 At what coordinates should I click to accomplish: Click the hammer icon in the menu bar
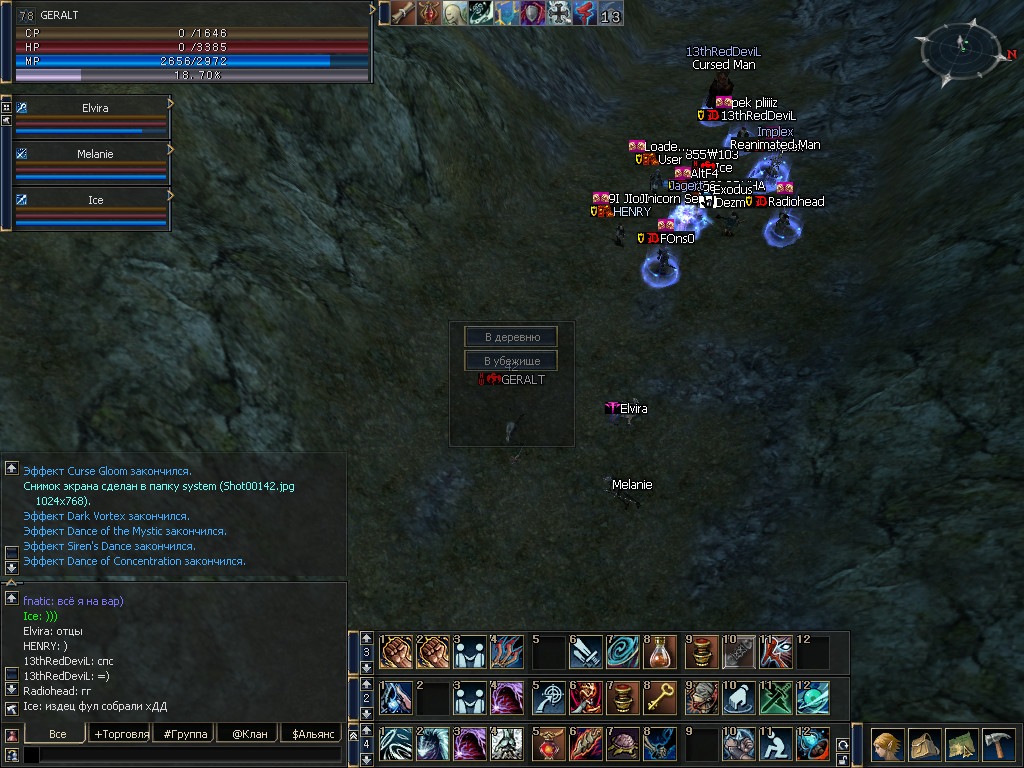point(997,746)
